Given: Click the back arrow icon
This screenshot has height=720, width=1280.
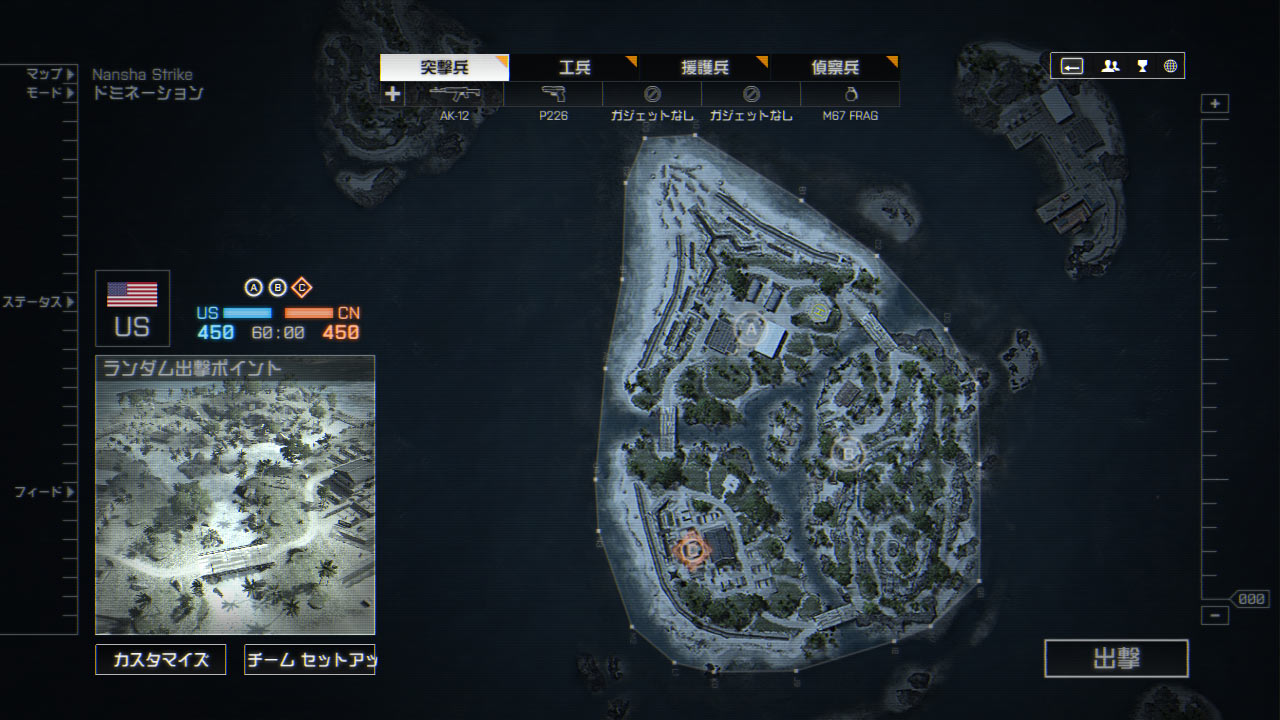Looking at the screenshot, I should 1072,66.
